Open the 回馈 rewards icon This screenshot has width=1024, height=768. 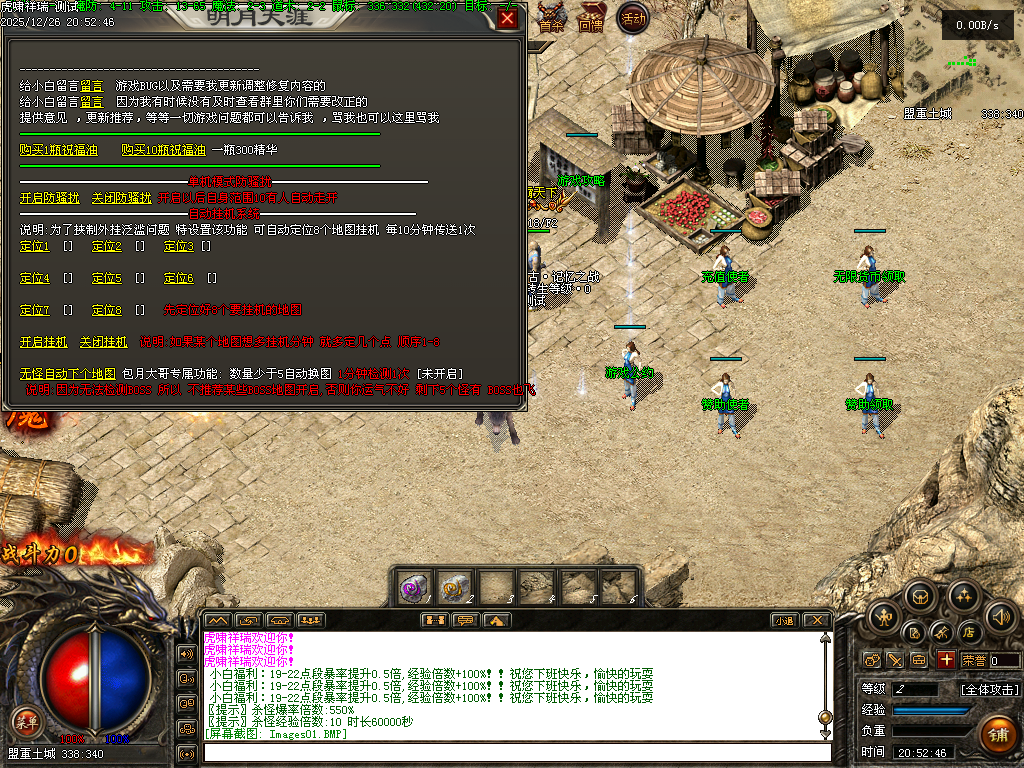point(591,18)
